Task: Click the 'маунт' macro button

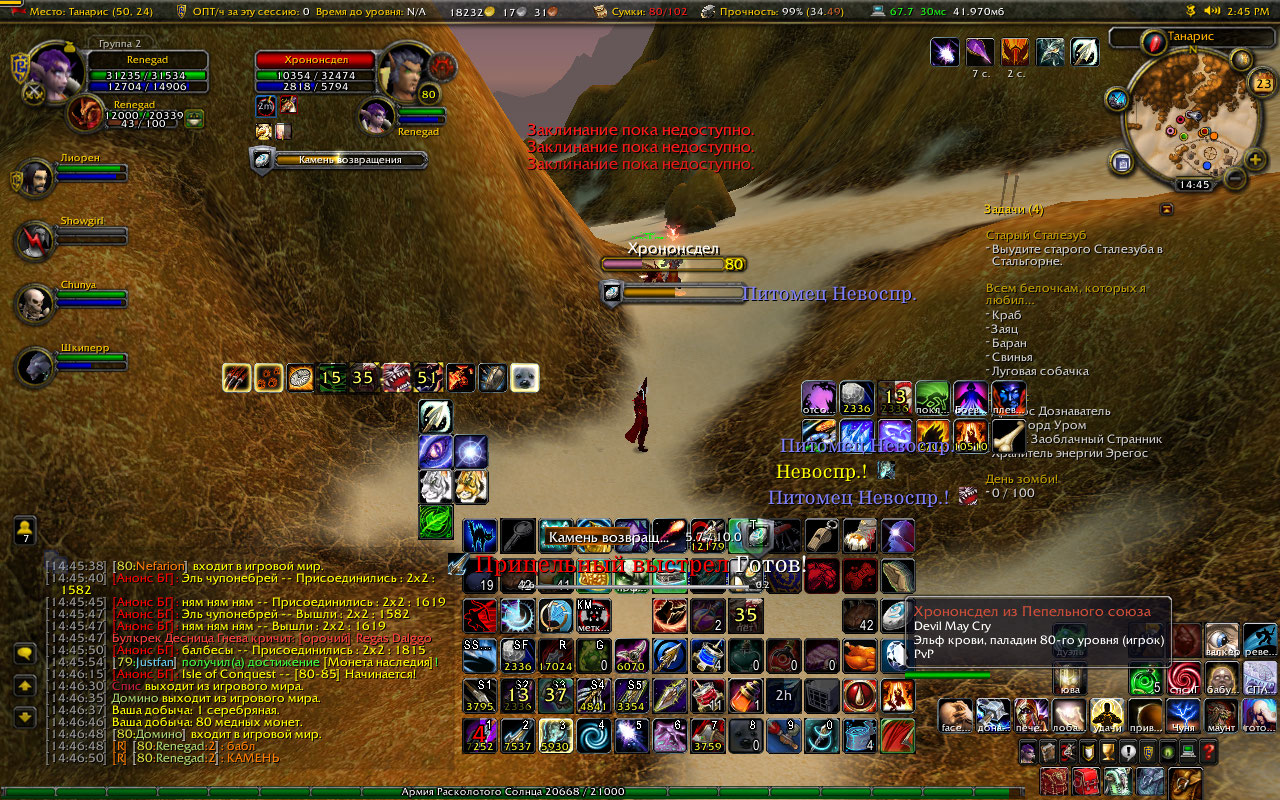Action: (1221, 714)
